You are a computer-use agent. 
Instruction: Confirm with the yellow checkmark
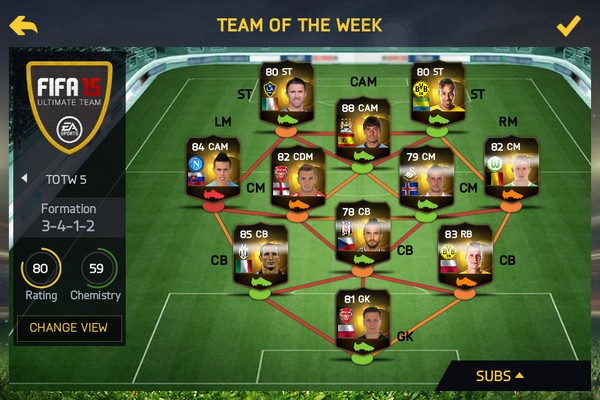point(568,25)
